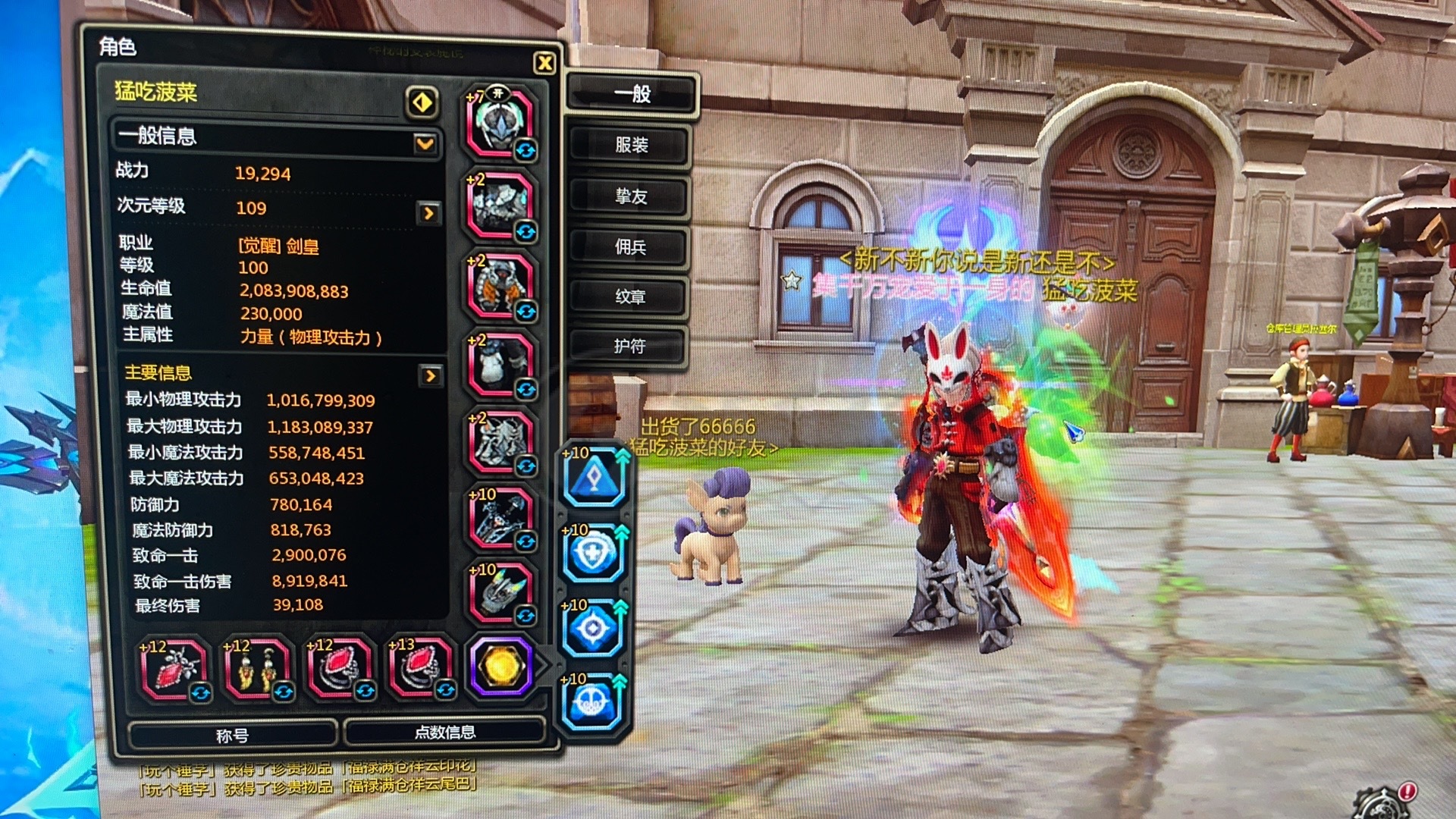Open the 纹章 crest tab
The height and width of the screenshot is (819, 1456).
tap(630, 297)
